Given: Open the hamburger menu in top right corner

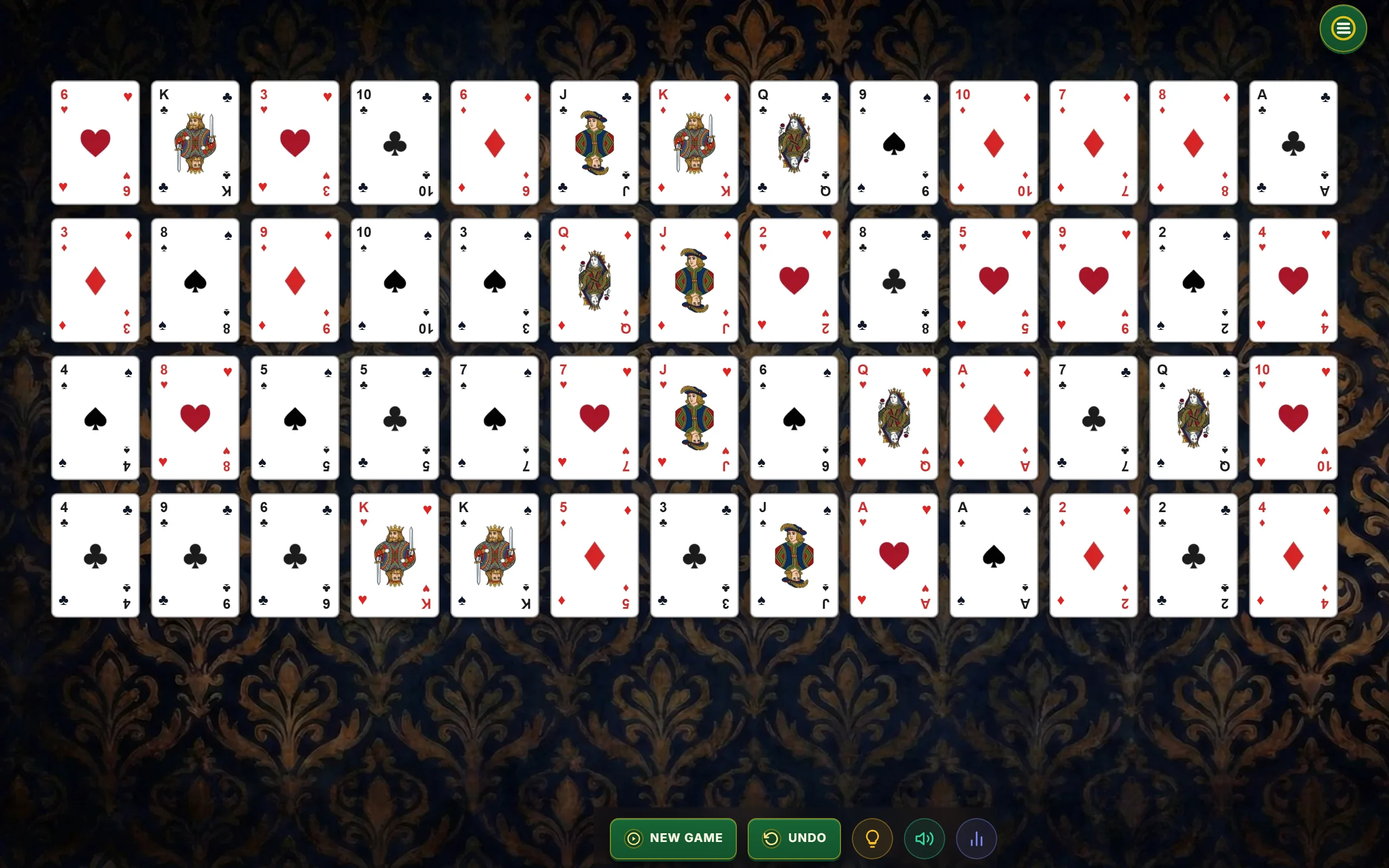Looking at the screenshot, I should click(x=1342, y=28).
